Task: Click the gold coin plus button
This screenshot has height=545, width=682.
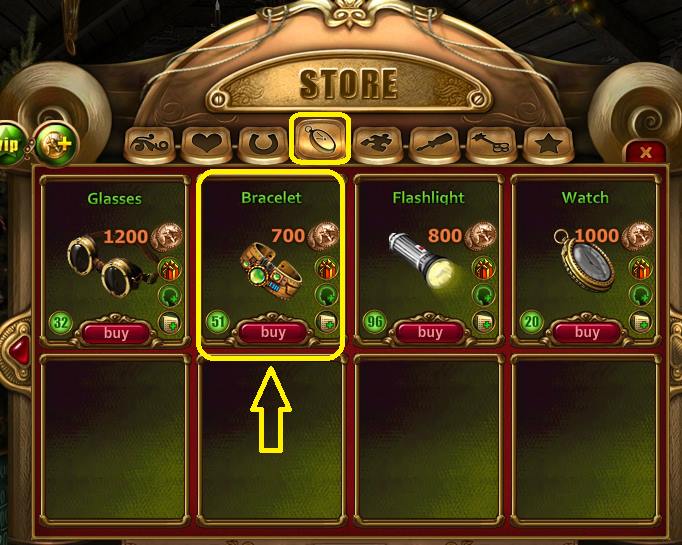Action: click(x=54, y=143)
